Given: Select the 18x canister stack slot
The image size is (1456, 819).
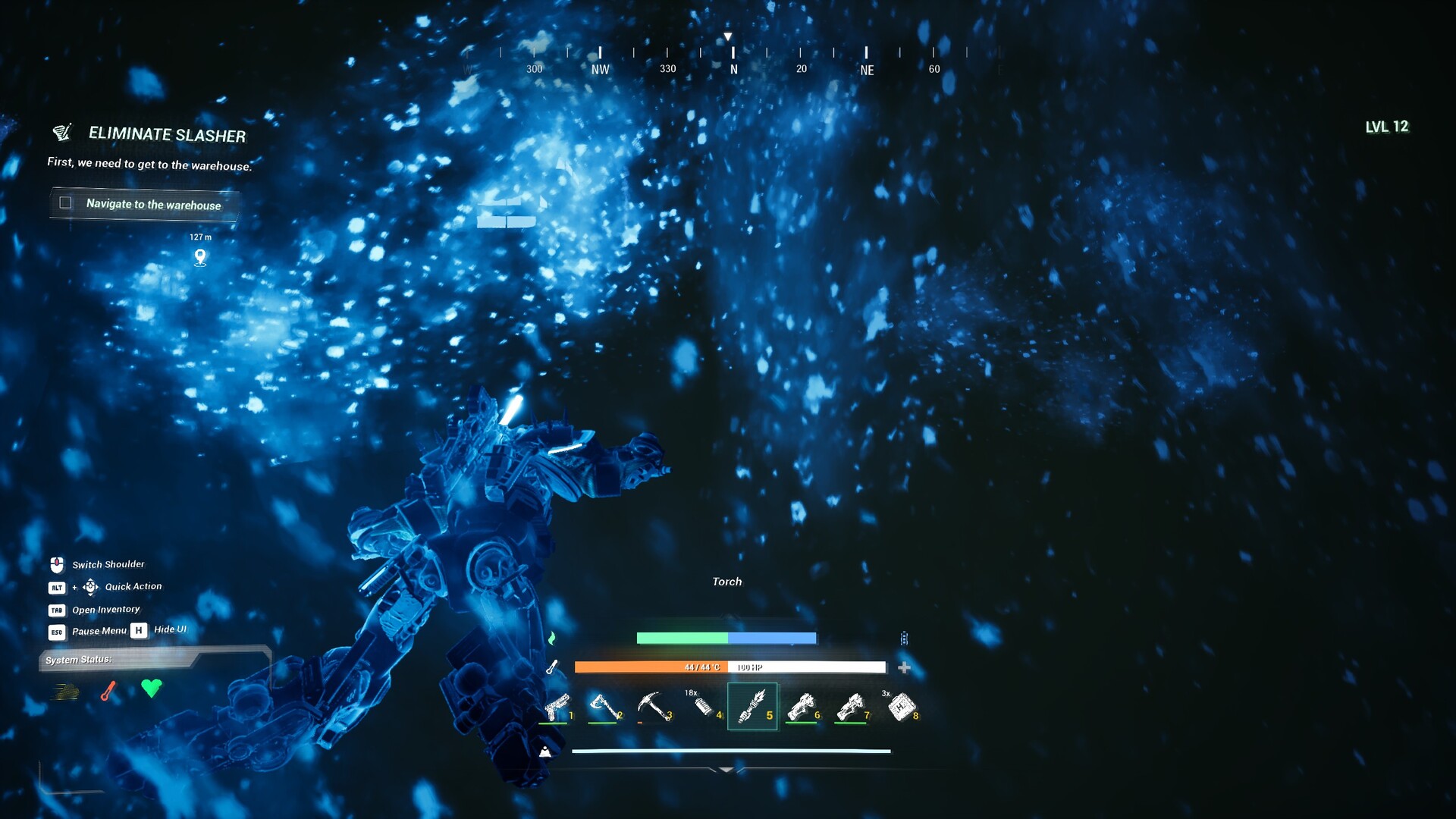Looking at the screenshot, I should (x=703, y=707).
